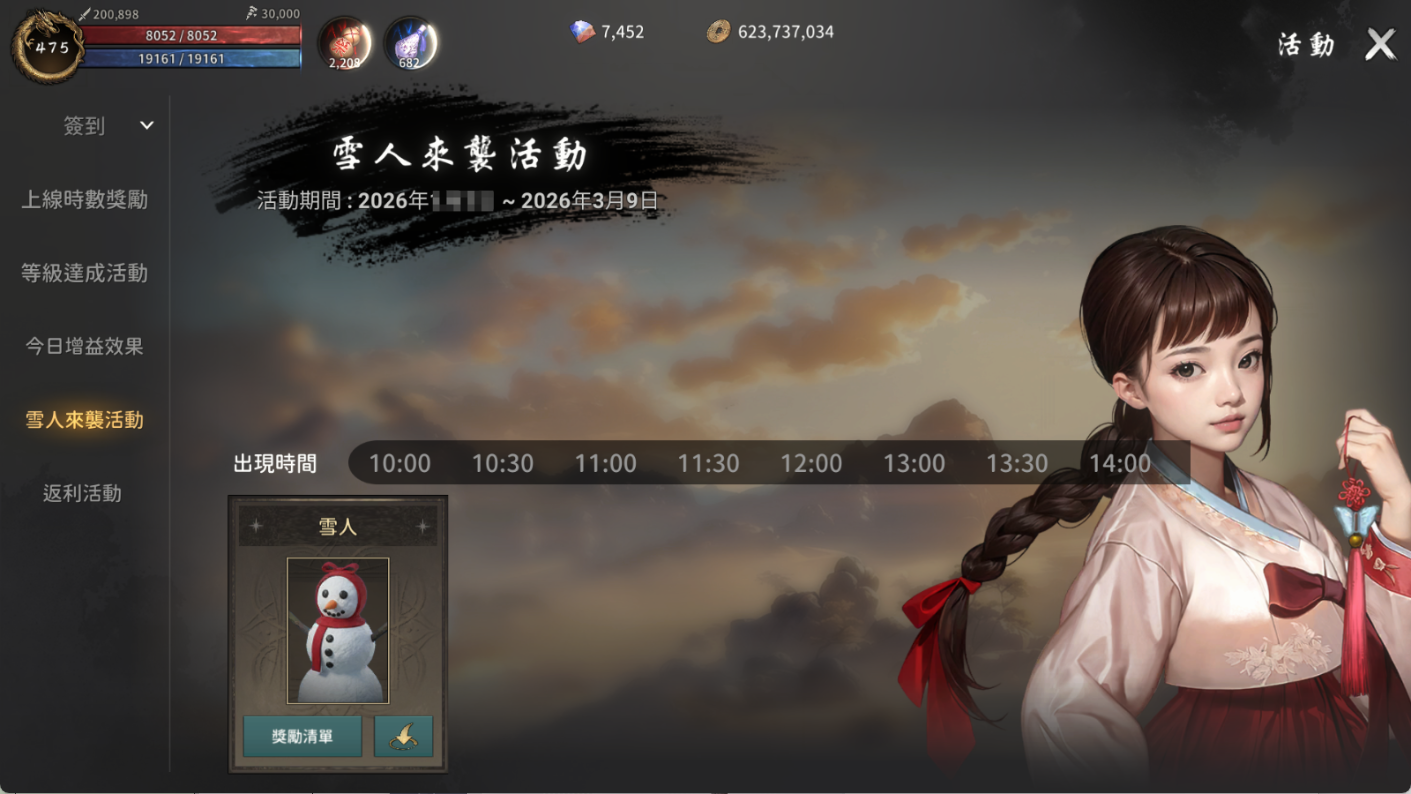Viewport: 1411px width, 794px height.
Task: Click the diamond currency icon
Action: coord(582,32)
